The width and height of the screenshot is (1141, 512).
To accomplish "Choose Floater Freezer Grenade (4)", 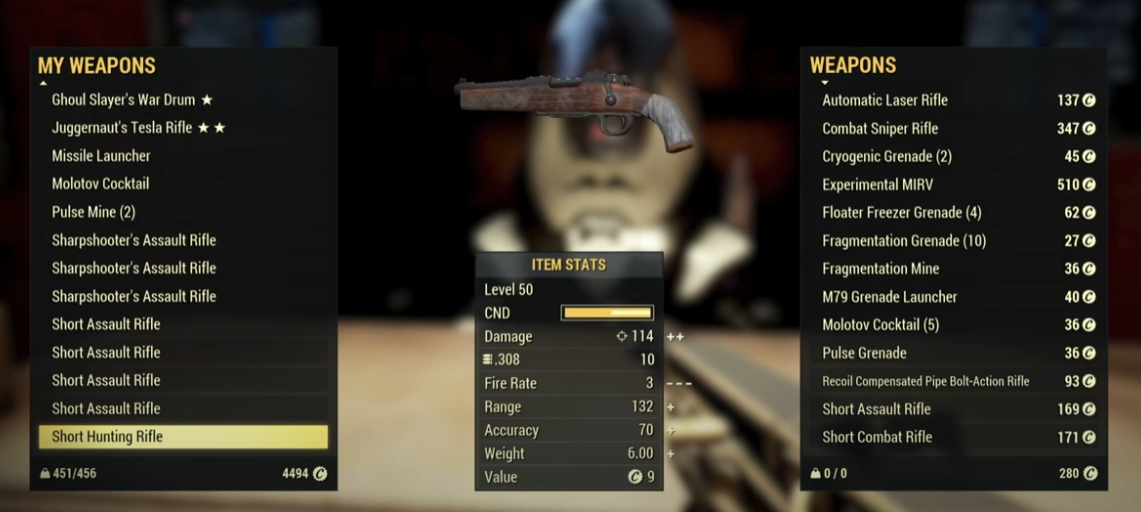I will pos(901,212).
